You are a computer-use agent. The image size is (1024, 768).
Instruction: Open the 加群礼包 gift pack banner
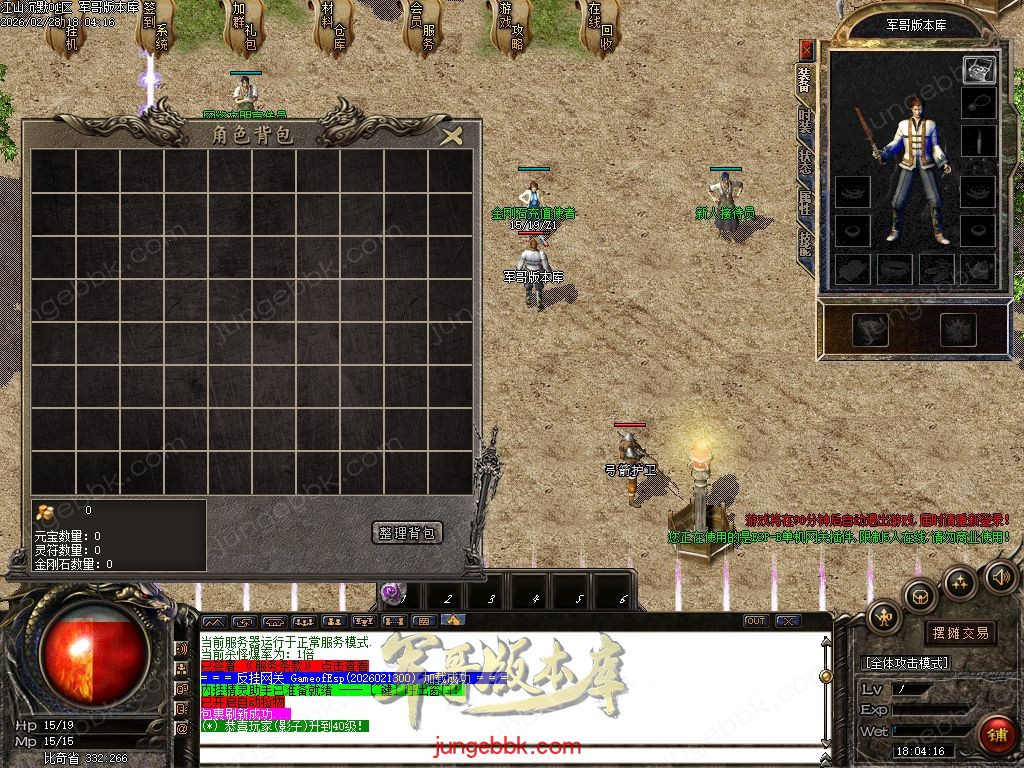tap(245, 30)
